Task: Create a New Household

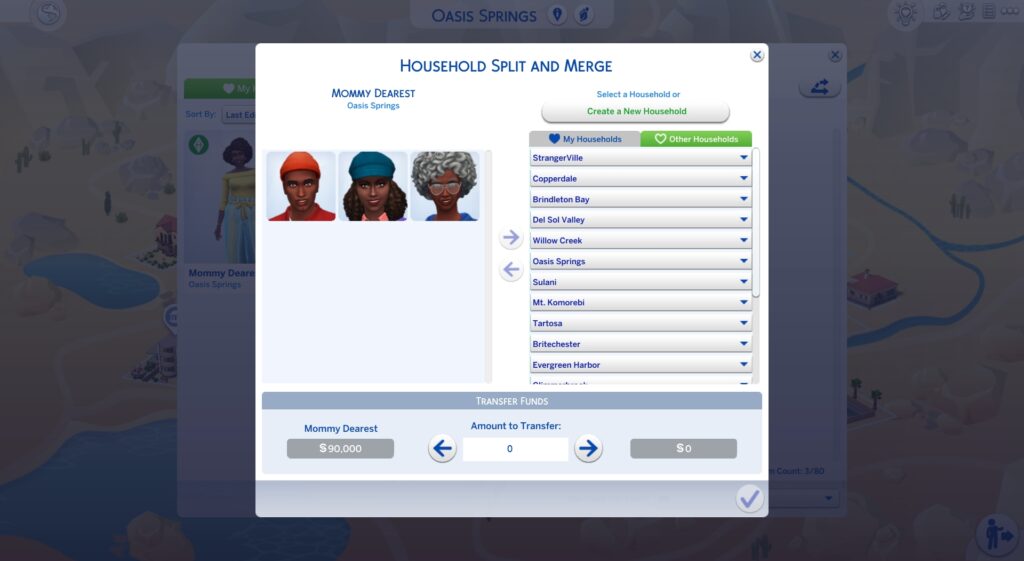Action: 636,112
